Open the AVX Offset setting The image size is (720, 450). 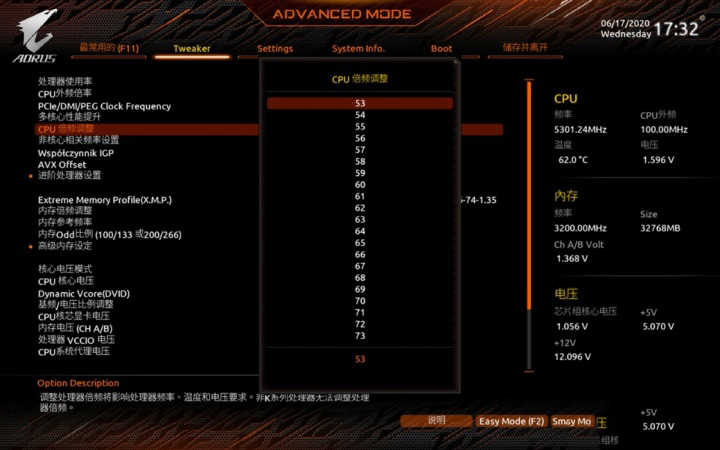62,164
